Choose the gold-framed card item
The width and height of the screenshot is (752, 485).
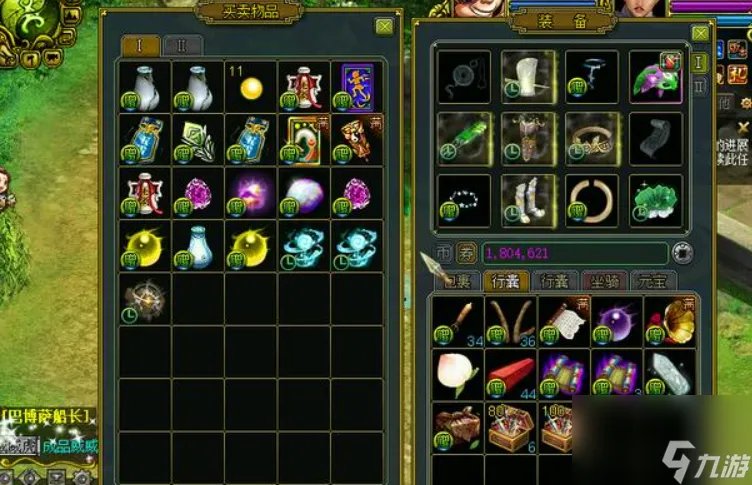coord(304,138)
